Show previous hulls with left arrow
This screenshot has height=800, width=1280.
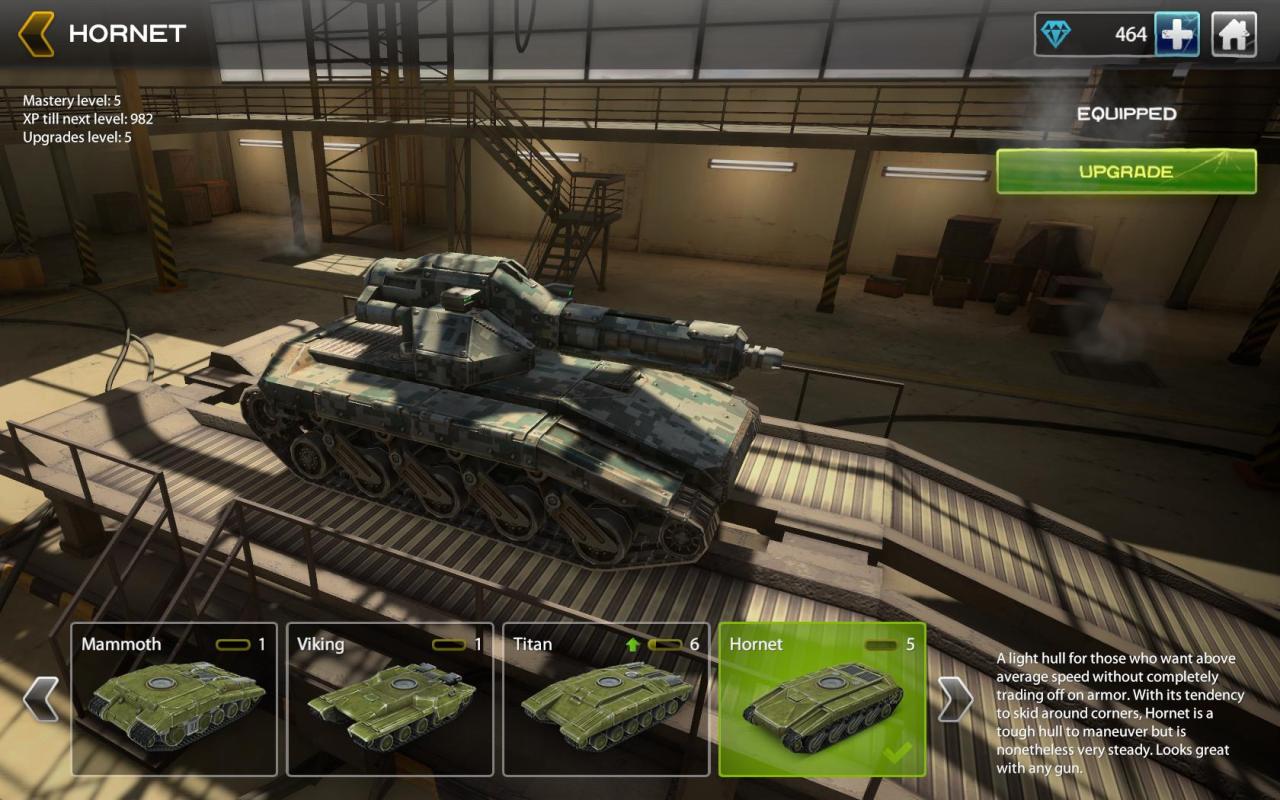click(x=41, y=699)
